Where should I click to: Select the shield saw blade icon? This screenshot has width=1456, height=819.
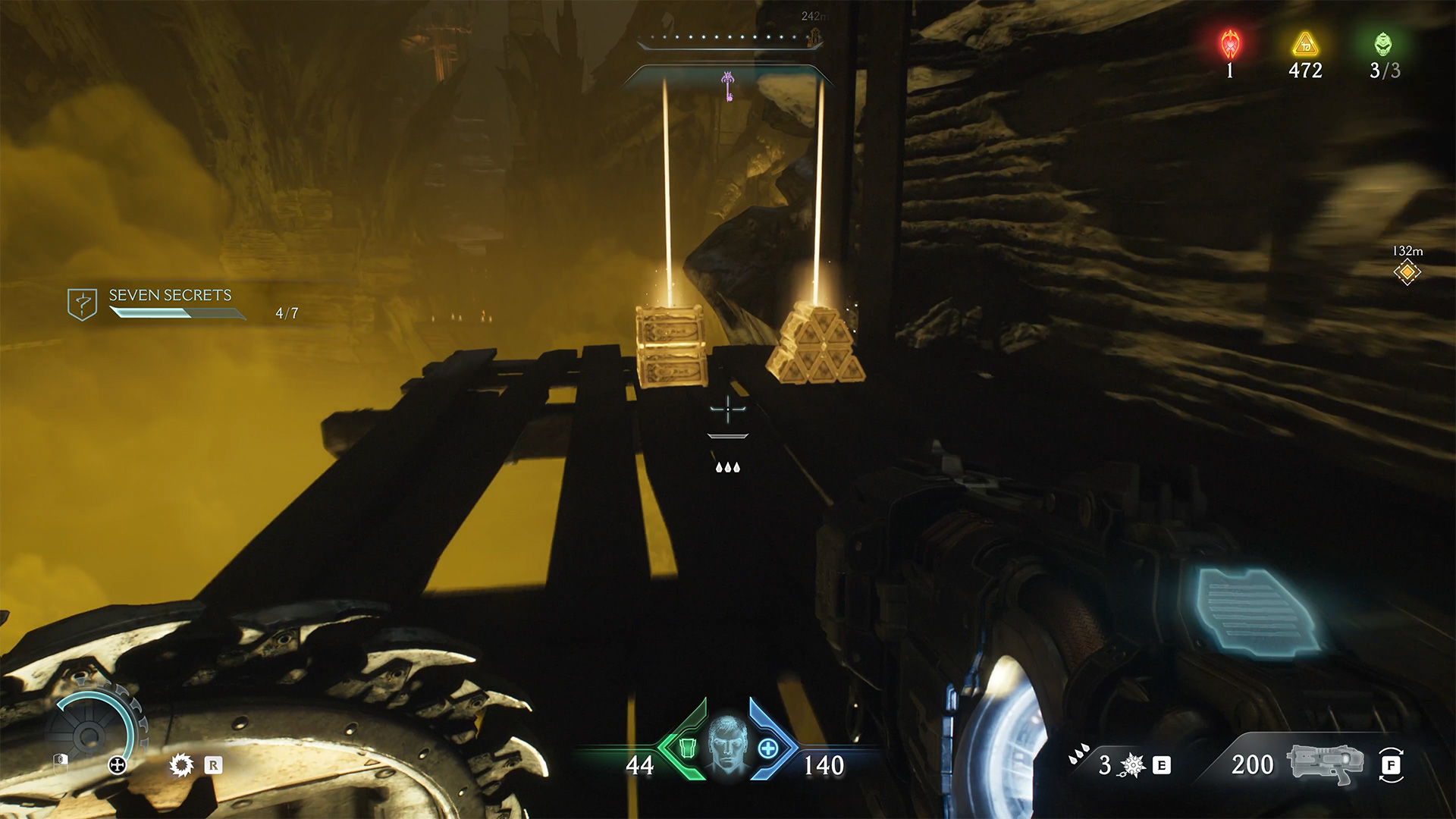point(182,764)
